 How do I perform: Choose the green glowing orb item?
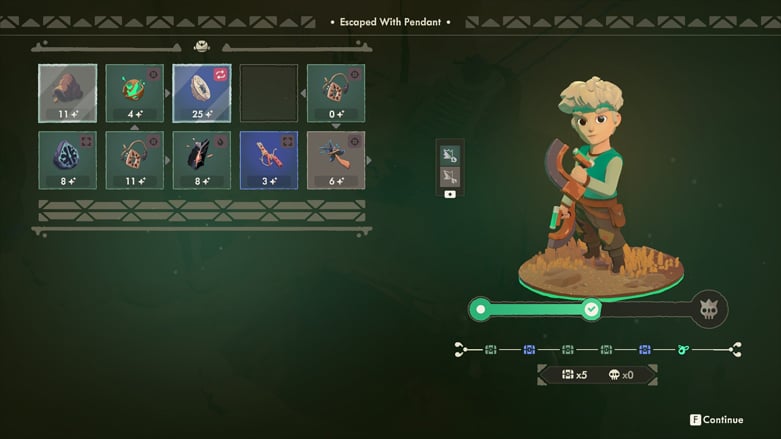point(135,93)
